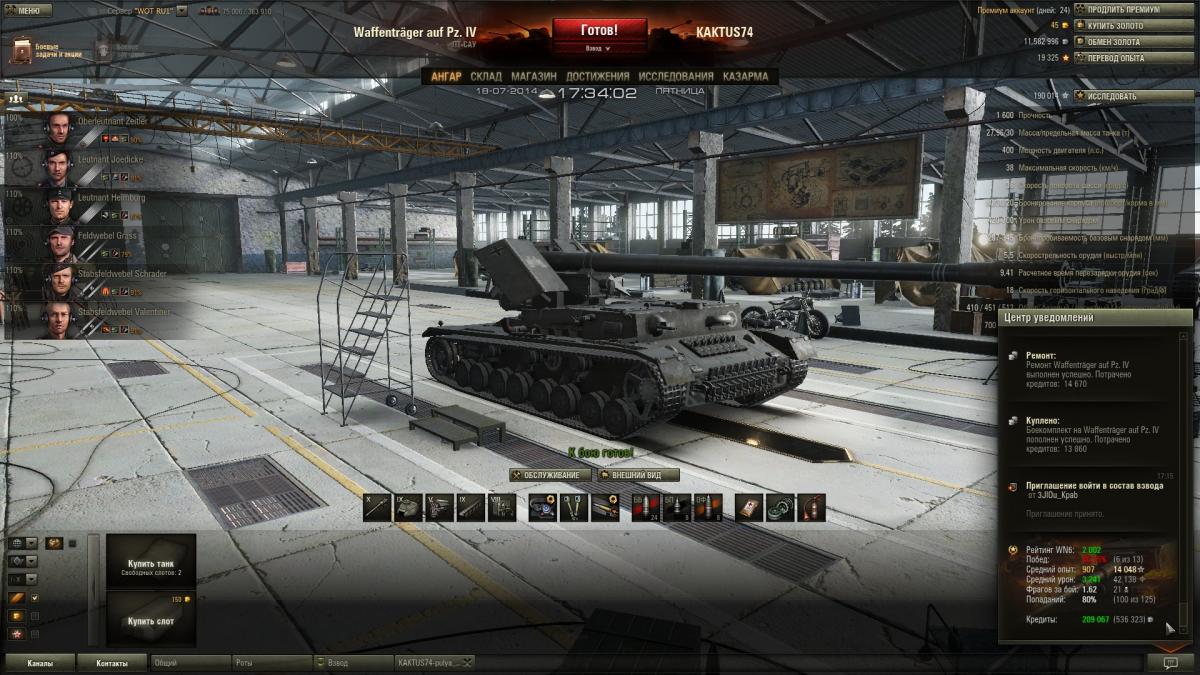Open the Магазин tab
This screenshot has height=675, width=1200.
pyautogui.click(x=533, y=76)
